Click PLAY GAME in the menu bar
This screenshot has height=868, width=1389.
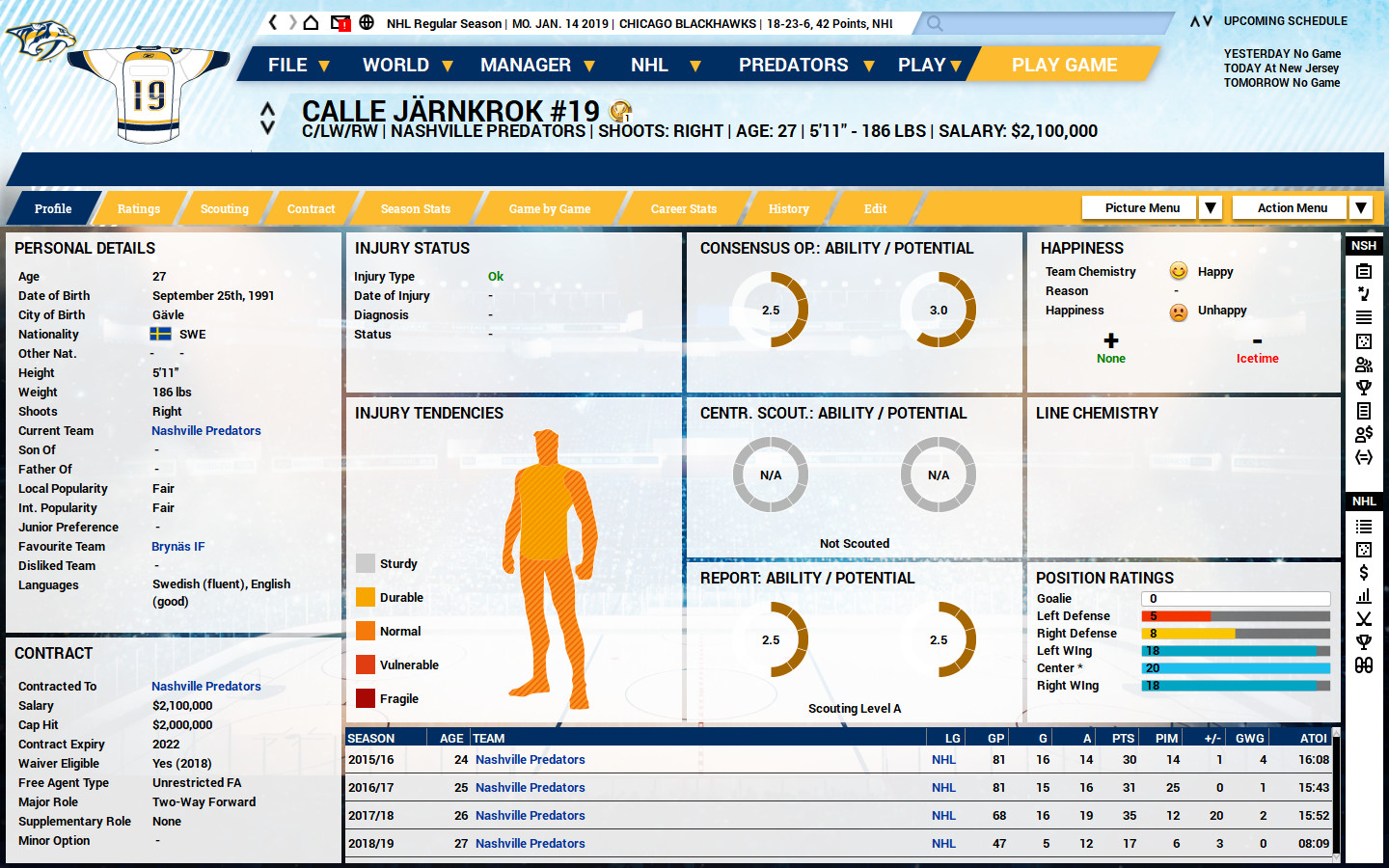(x=1064, y=64)
